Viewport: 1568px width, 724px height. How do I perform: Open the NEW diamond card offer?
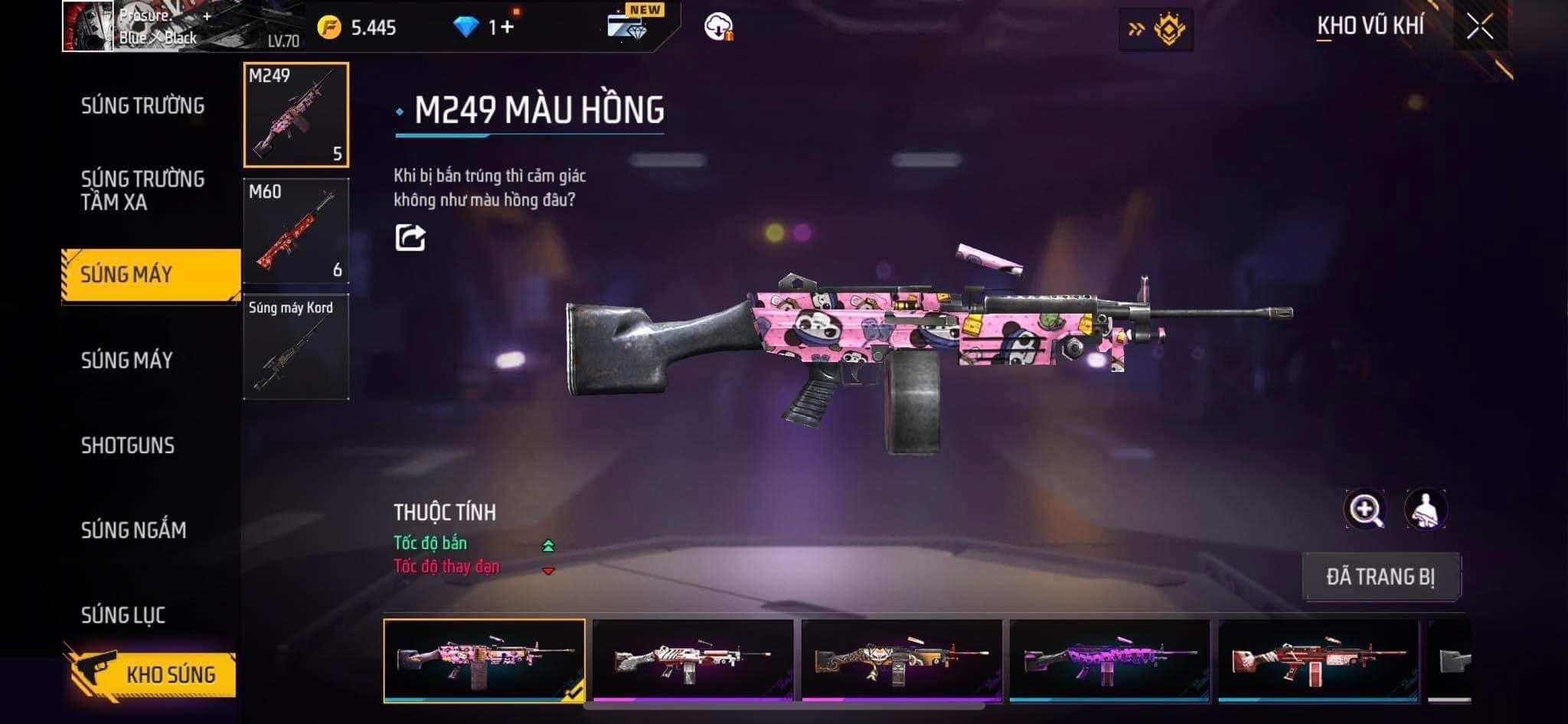pyautogui.click(x=630, y=24)
